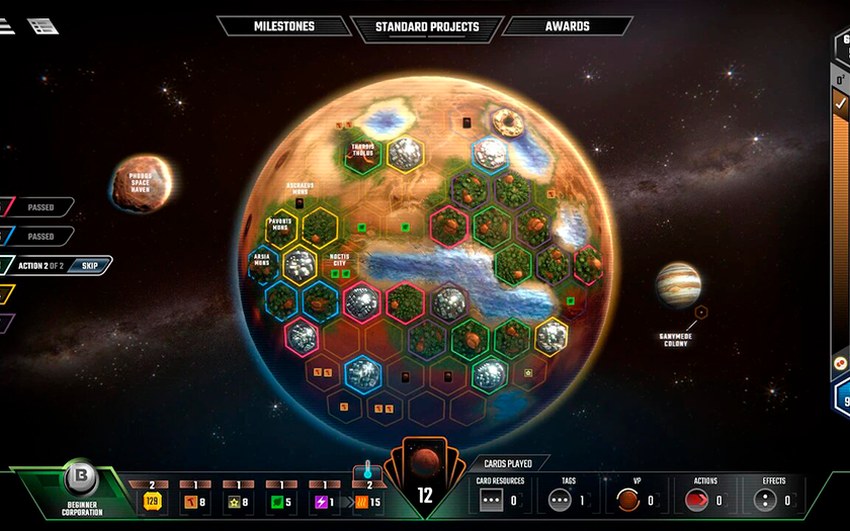
Task: Show the Standard Projects list
Action: tap(427, 27)
